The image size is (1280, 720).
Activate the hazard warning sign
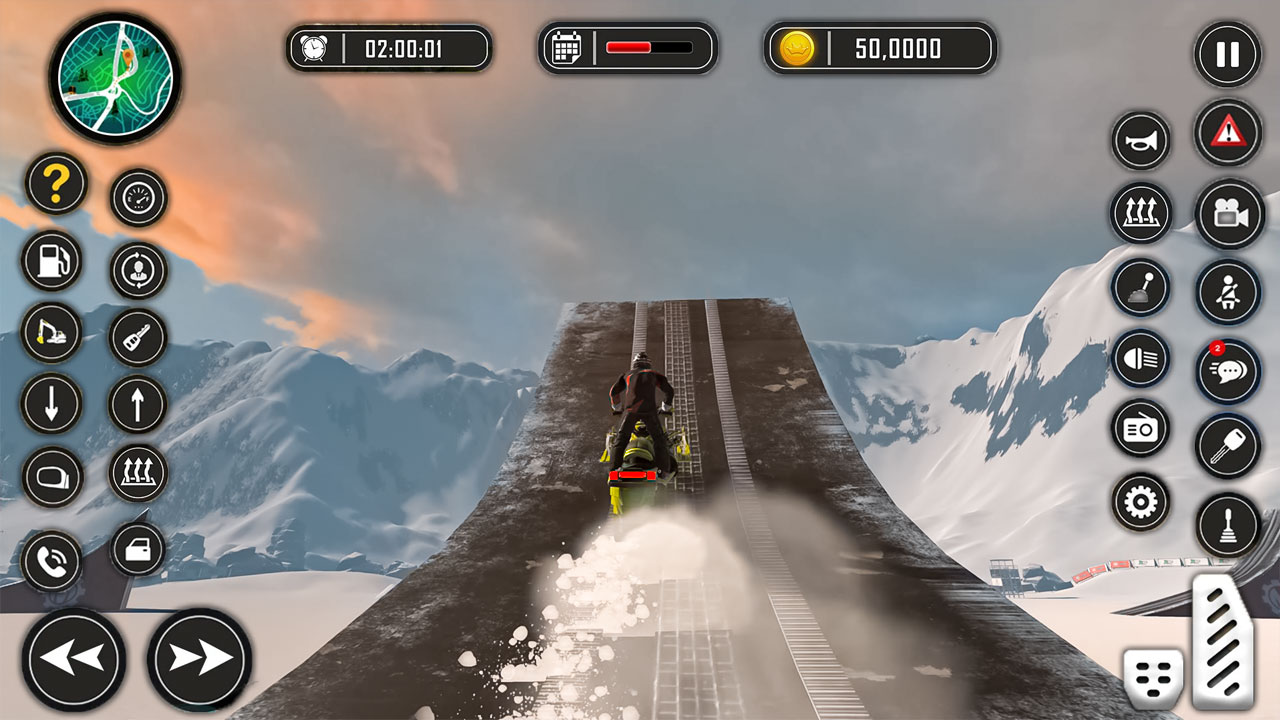pyautogui.click(x=1228, y=131)
